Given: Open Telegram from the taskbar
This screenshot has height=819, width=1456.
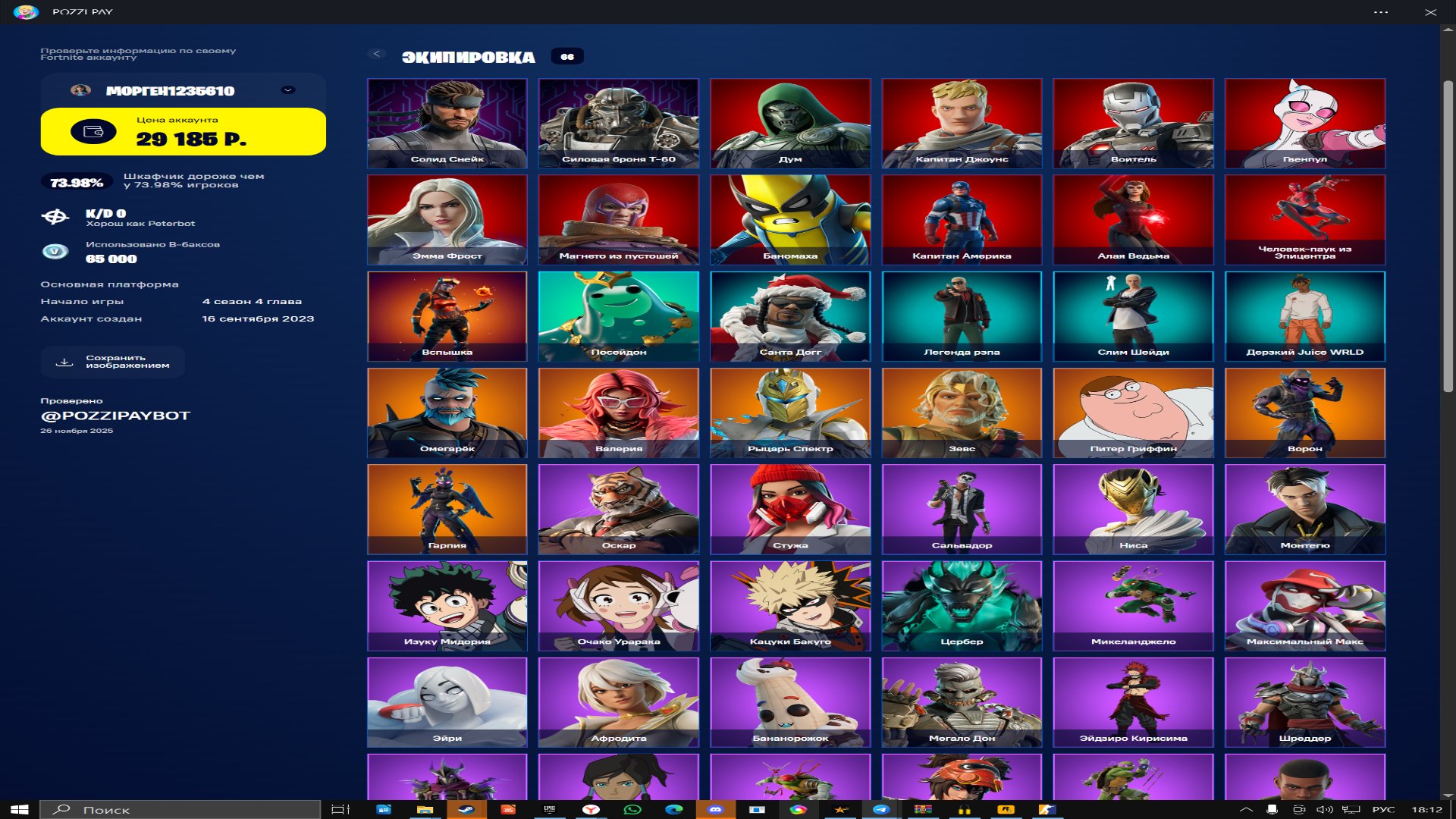Looking at the screenshot, I should 881,809.
